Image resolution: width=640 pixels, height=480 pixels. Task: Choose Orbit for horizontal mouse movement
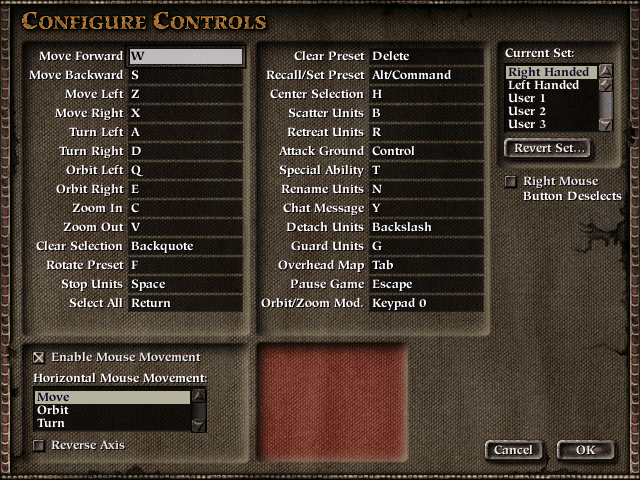coord(110,410)
